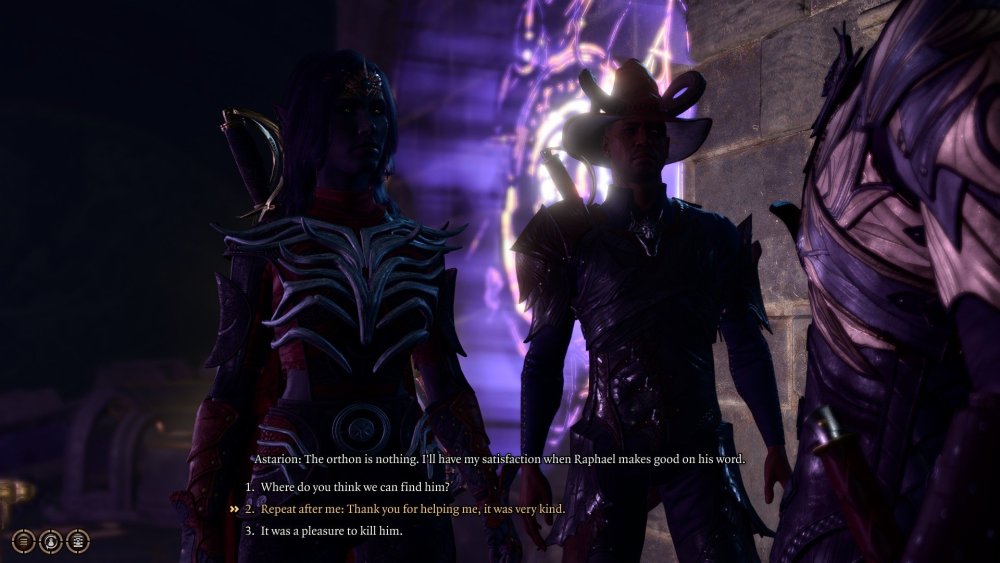Image resolution: width=1000 pixels, height=563 pixels.
Task: Select the "Repeat after me" thank-you reply
Action: click(x=412, y=509)
